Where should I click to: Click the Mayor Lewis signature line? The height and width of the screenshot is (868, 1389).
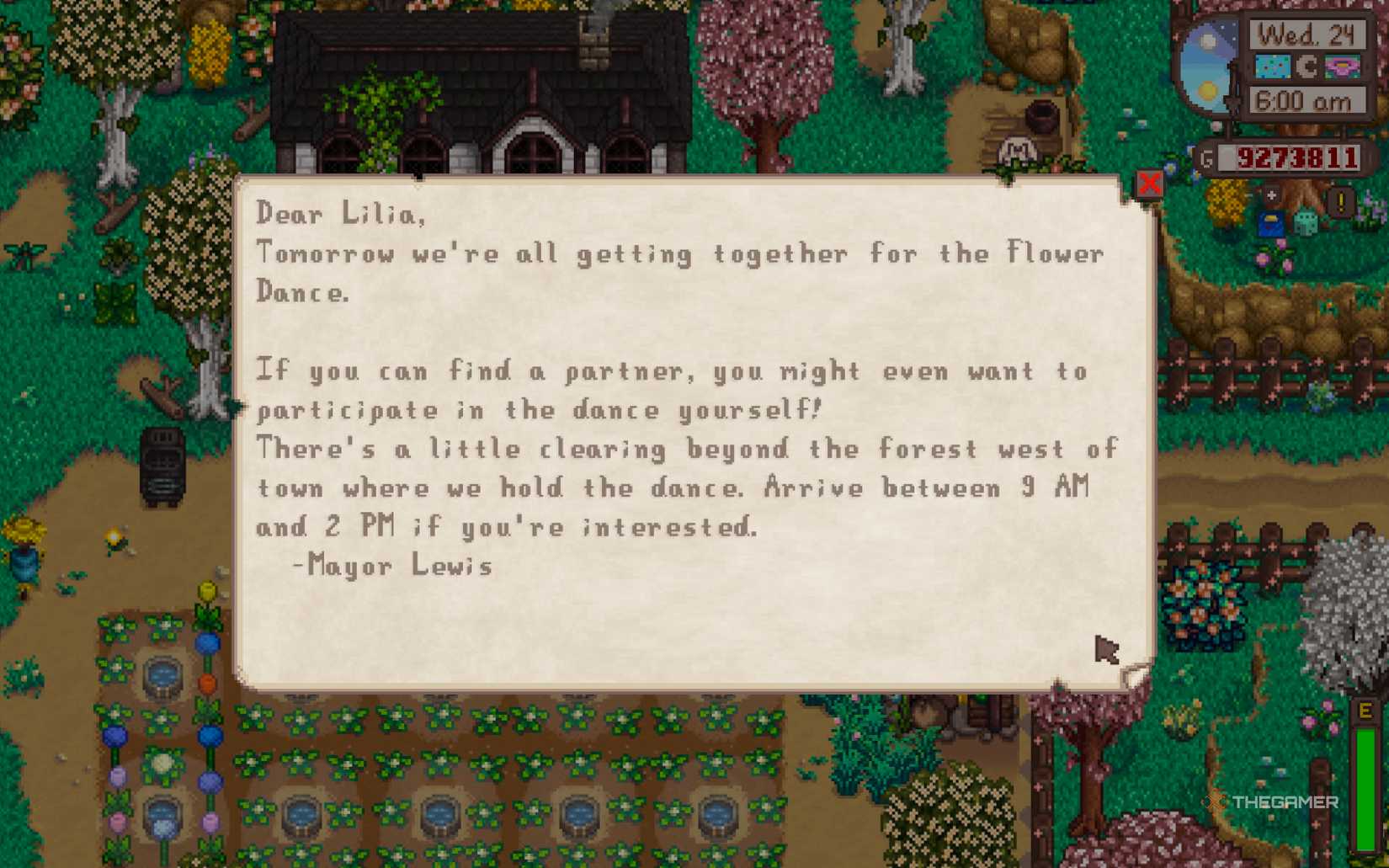(x=392, y=566)
